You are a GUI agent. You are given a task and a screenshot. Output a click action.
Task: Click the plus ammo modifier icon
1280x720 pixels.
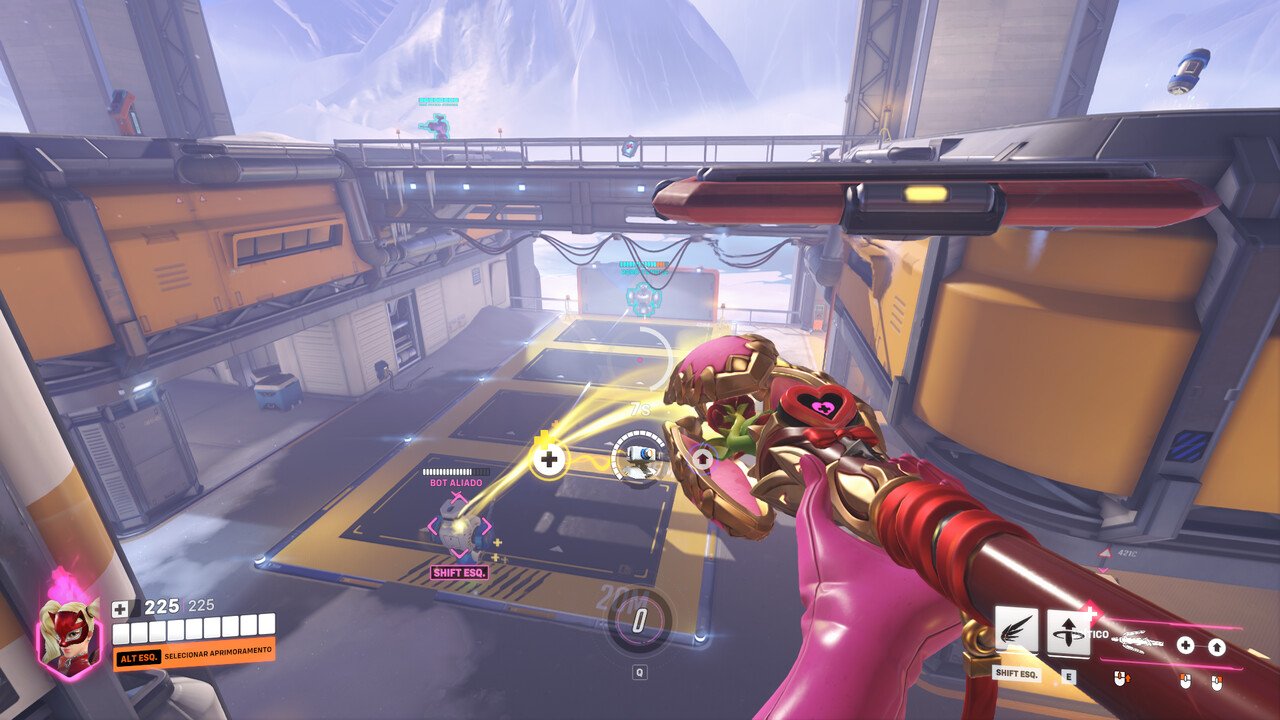(1186, 645)
